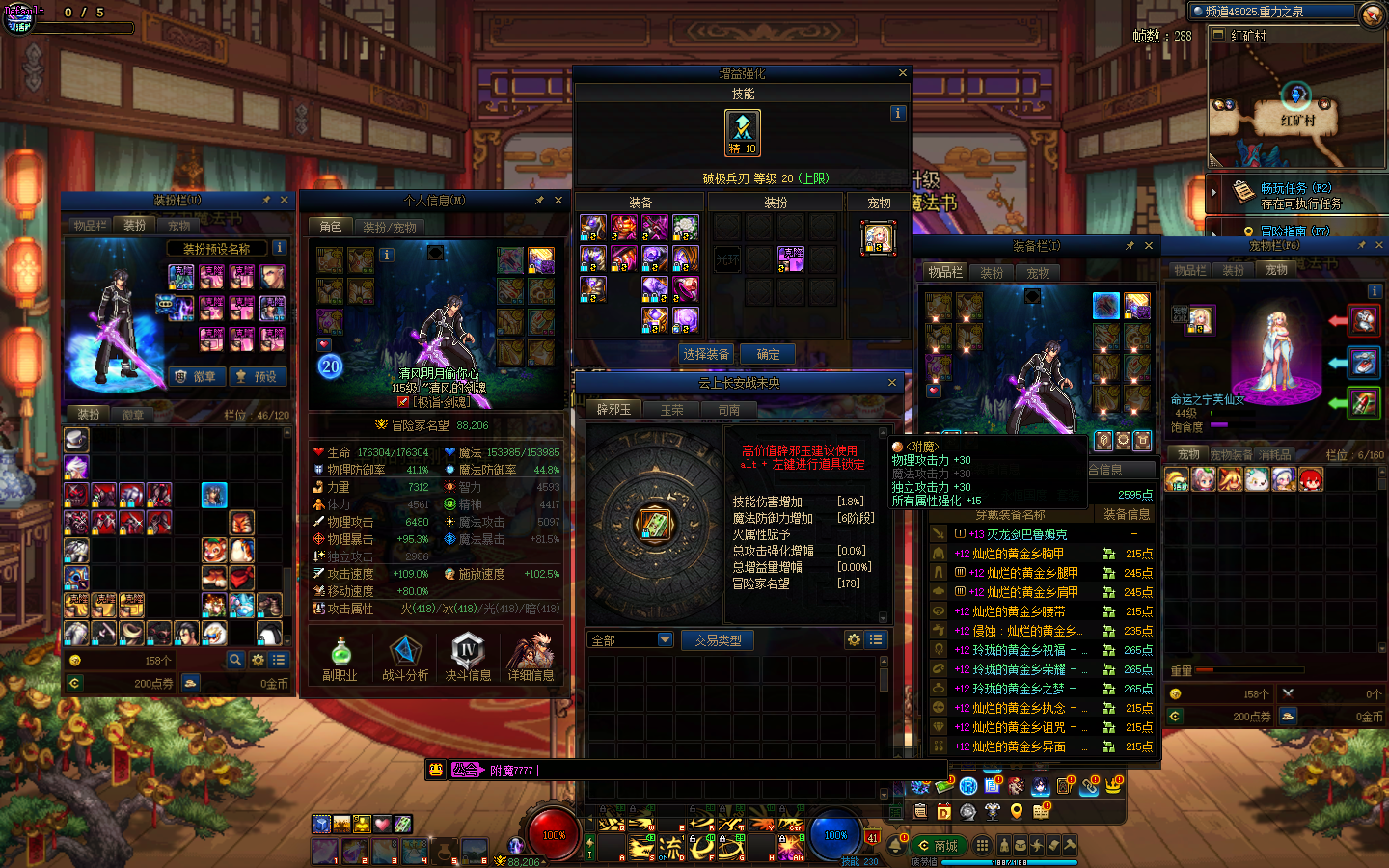Click the chat input box
This screenshot has width=1389, height=868.
click(675, 771)
